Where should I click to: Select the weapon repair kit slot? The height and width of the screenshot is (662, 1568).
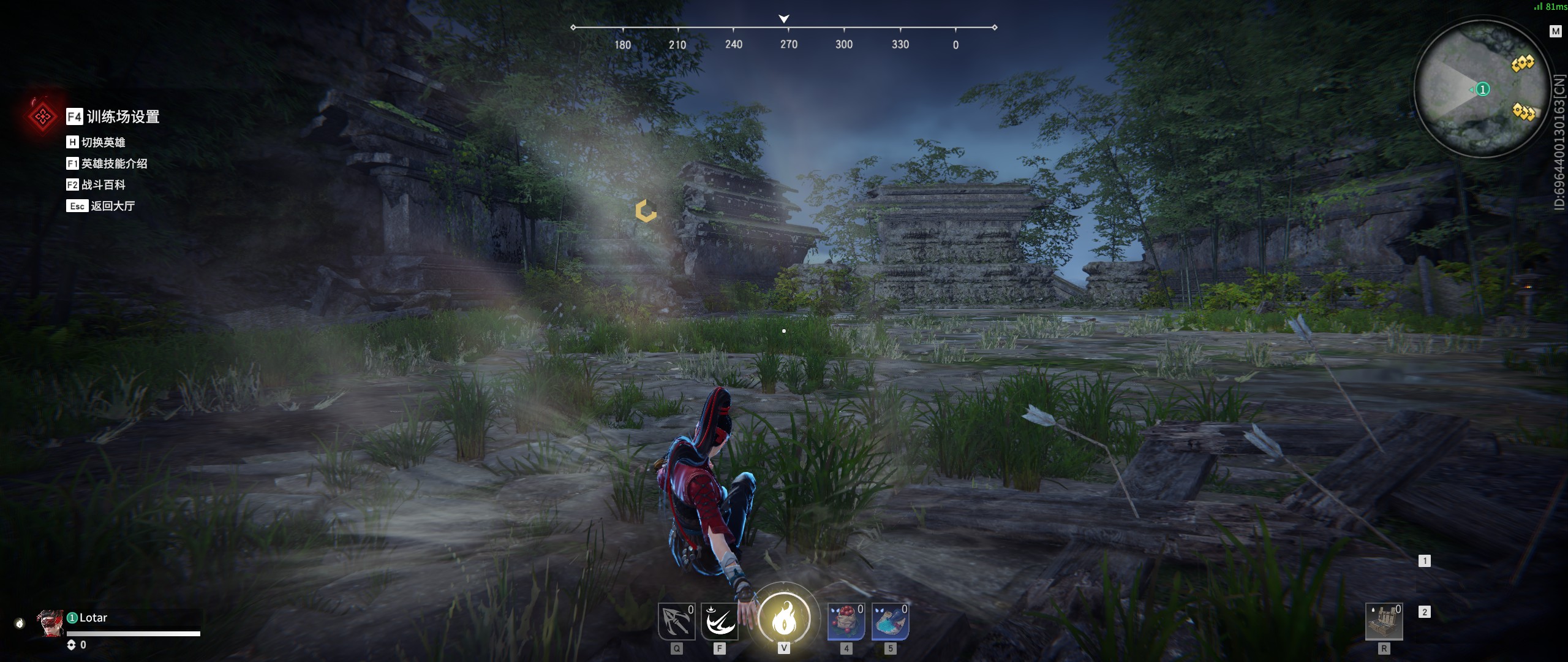click(1384, 622)
